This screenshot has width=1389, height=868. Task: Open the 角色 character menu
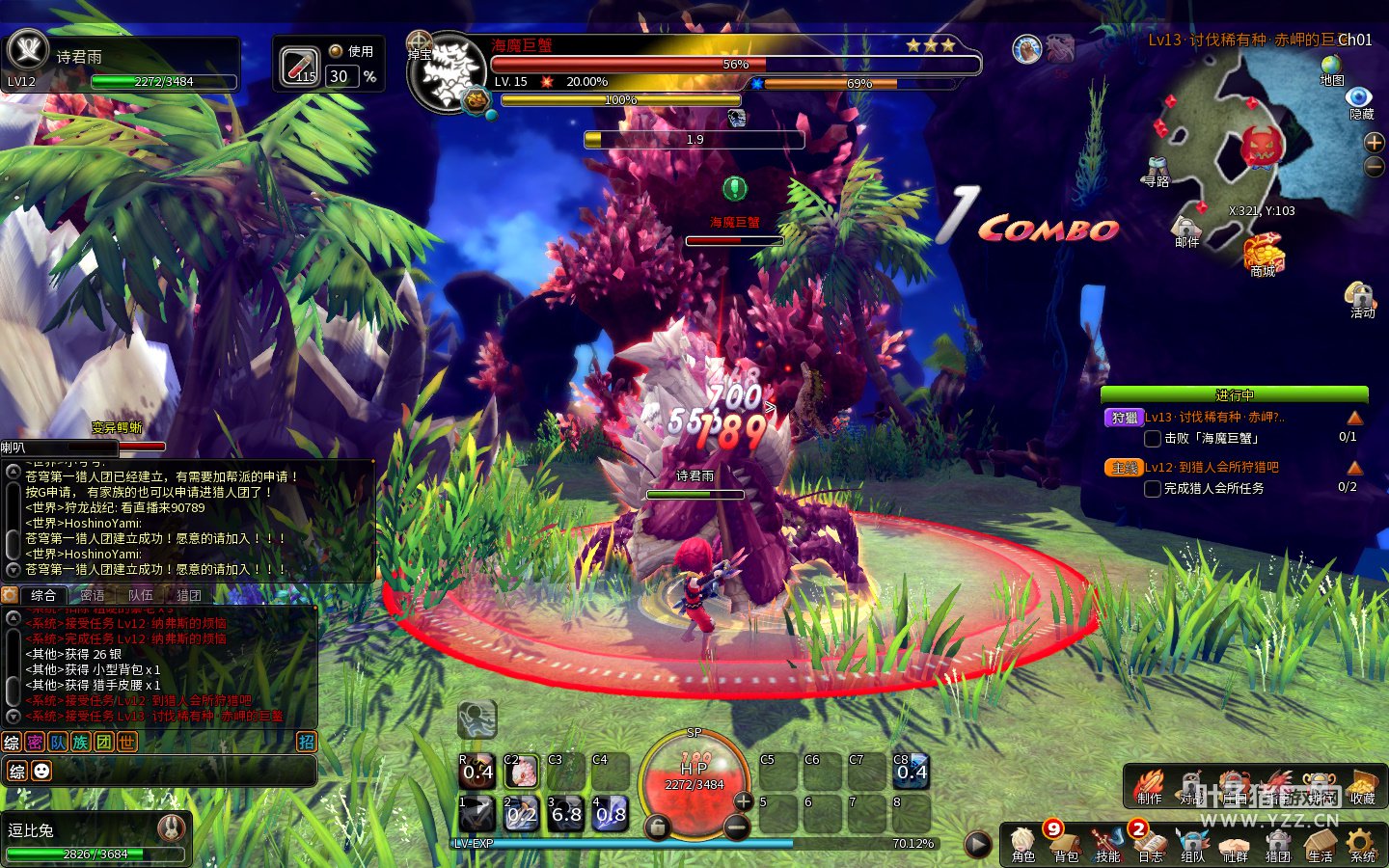tap(1022, 844)
